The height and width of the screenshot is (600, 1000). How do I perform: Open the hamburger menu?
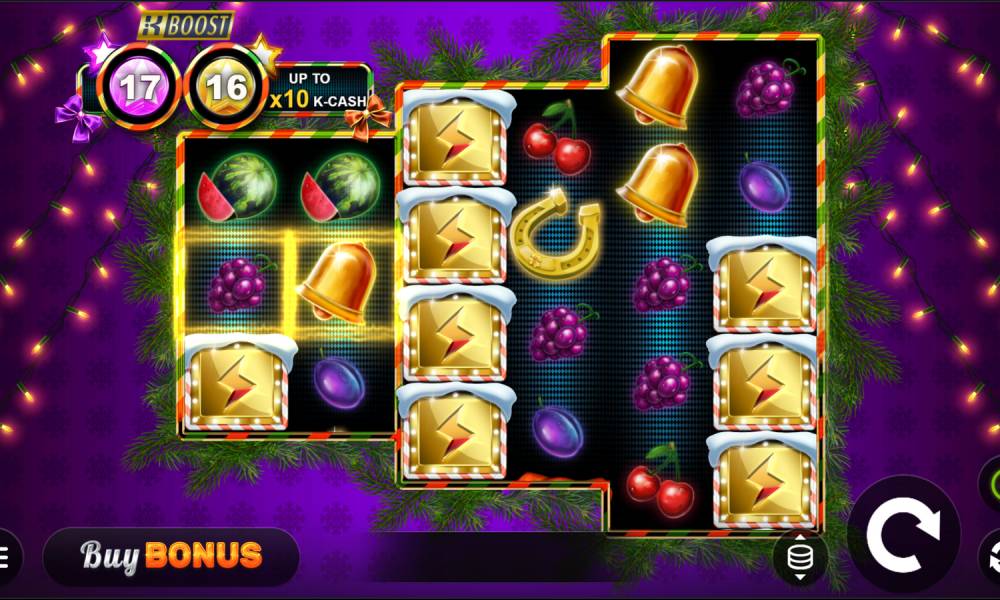[x=6, y=556]
